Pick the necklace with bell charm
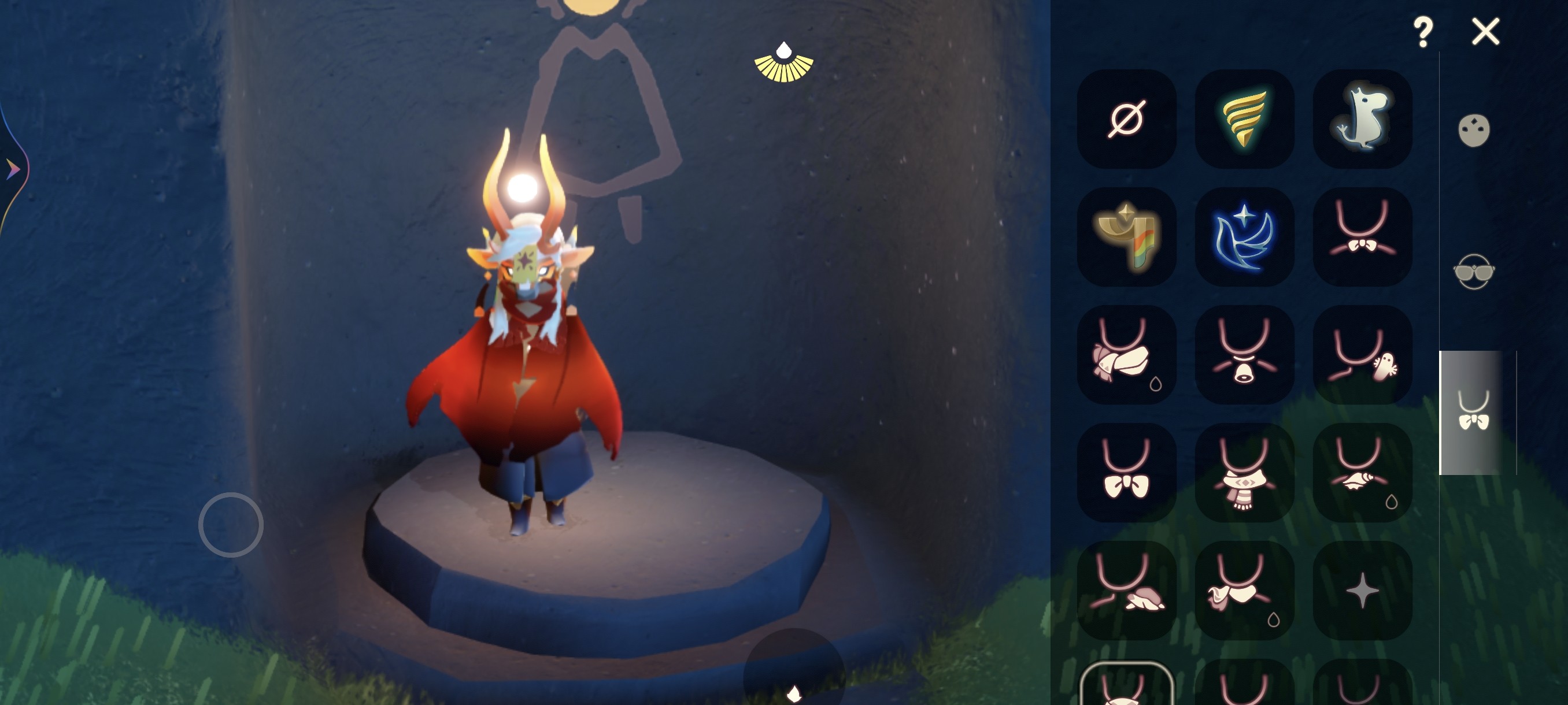This screenshot has width=1568, height=705. [x=1244, y=355]
